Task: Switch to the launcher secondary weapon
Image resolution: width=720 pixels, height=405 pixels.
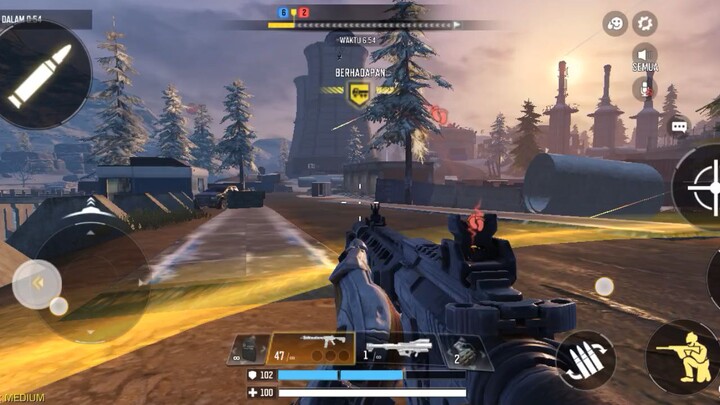Action: tap(397, 350)
